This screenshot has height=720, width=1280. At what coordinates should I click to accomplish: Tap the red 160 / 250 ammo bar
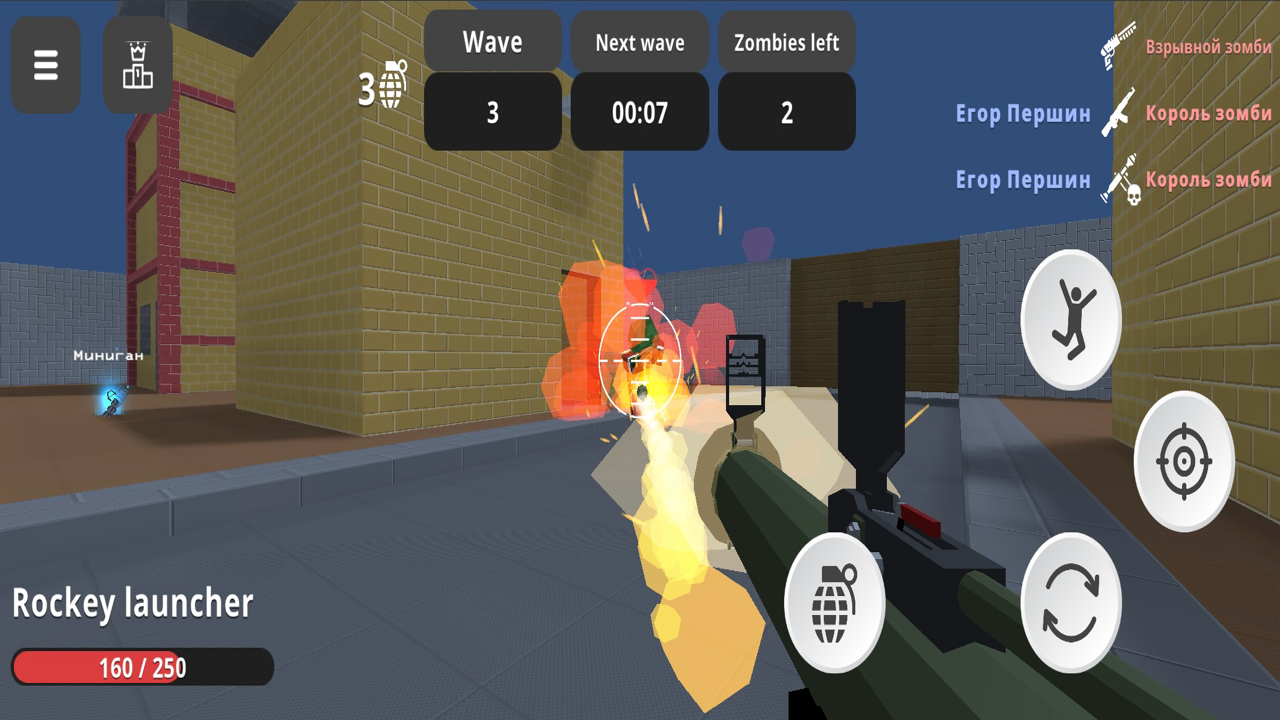142,666
